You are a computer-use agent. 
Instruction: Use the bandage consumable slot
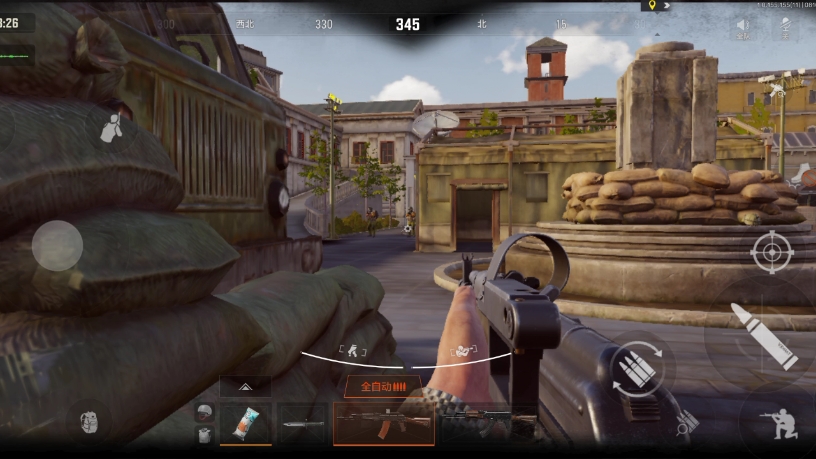pos(245,424)
